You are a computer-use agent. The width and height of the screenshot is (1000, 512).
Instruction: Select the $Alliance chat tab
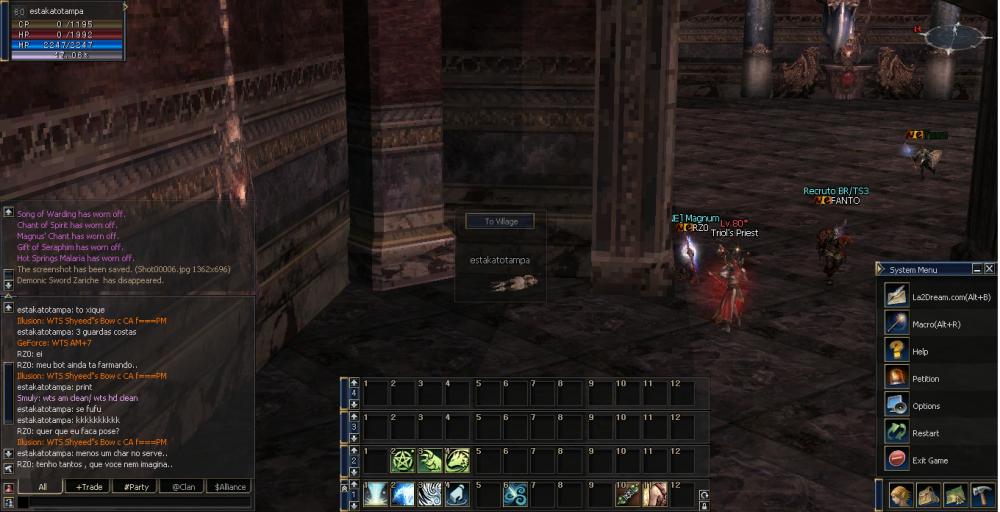[230, 487]
